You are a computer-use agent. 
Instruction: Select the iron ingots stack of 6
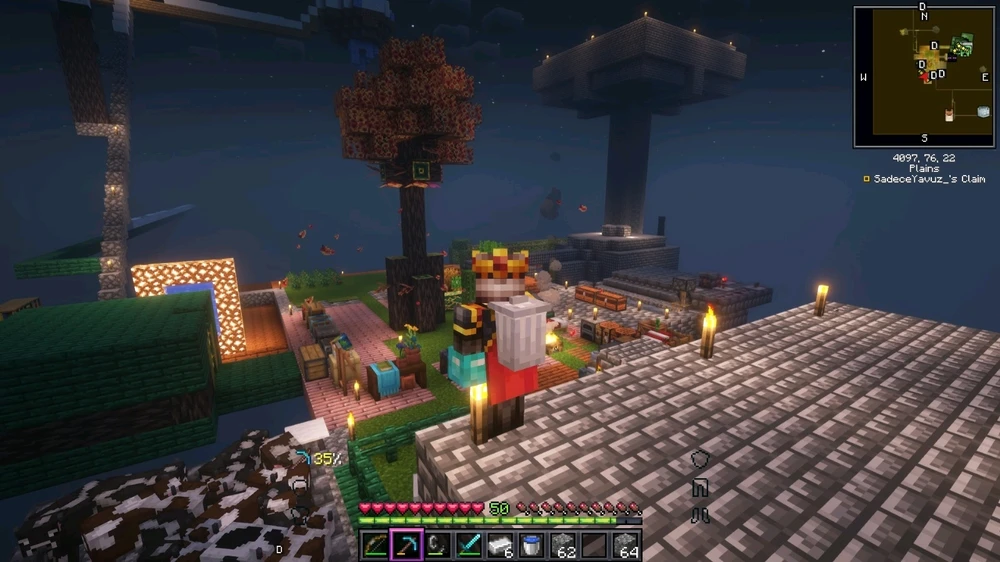[500, 545]
